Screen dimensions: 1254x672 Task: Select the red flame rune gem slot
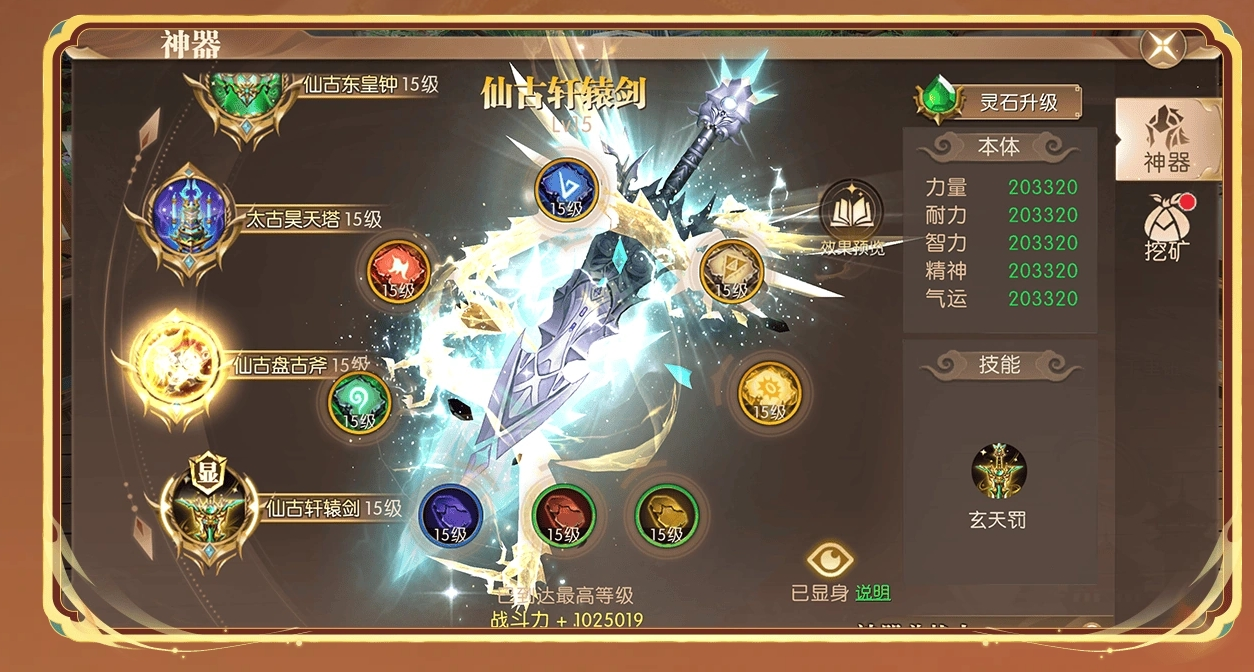tap(398, 271)
